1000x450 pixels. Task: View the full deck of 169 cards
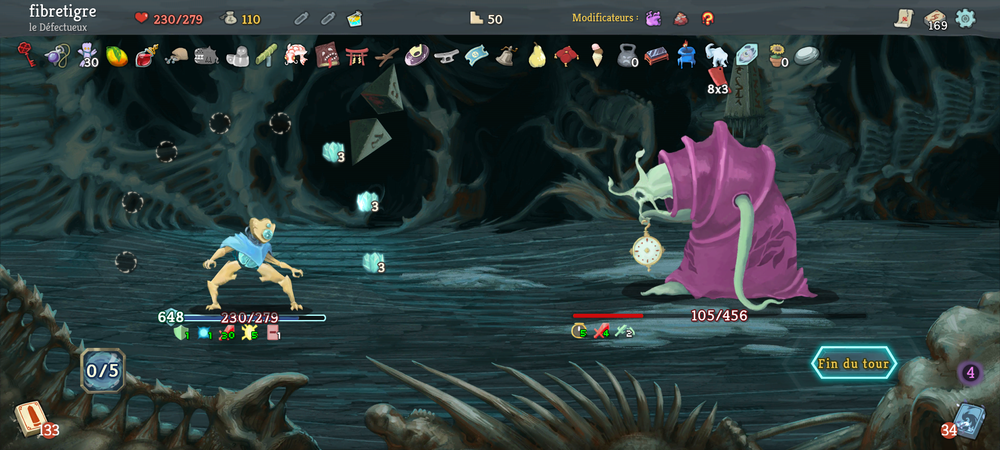point(935,18)
